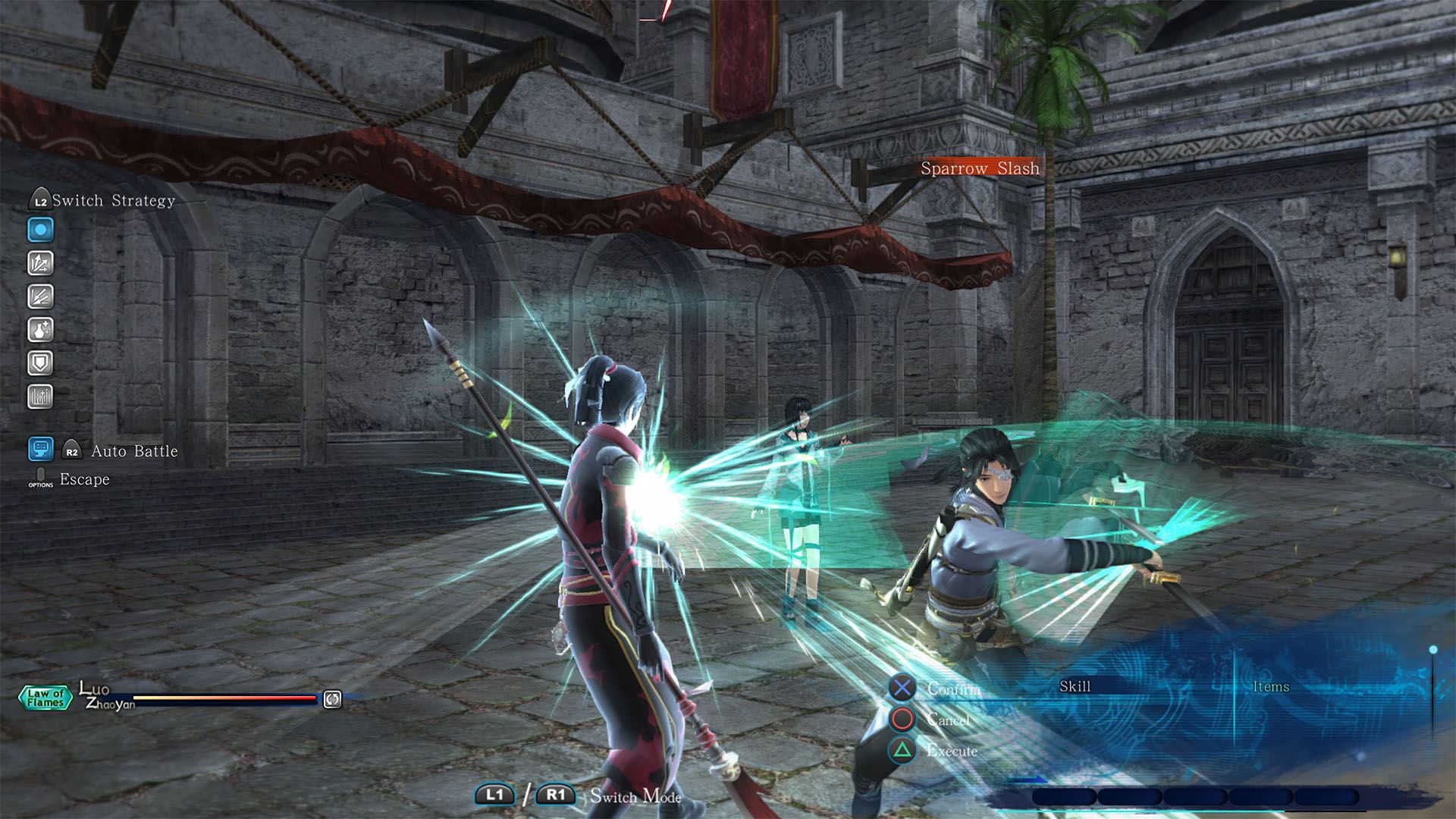The width and height of the screenshot is (1456, 819).
Task: Pick the shield defense strategy icon
Action: click(41, 363)
